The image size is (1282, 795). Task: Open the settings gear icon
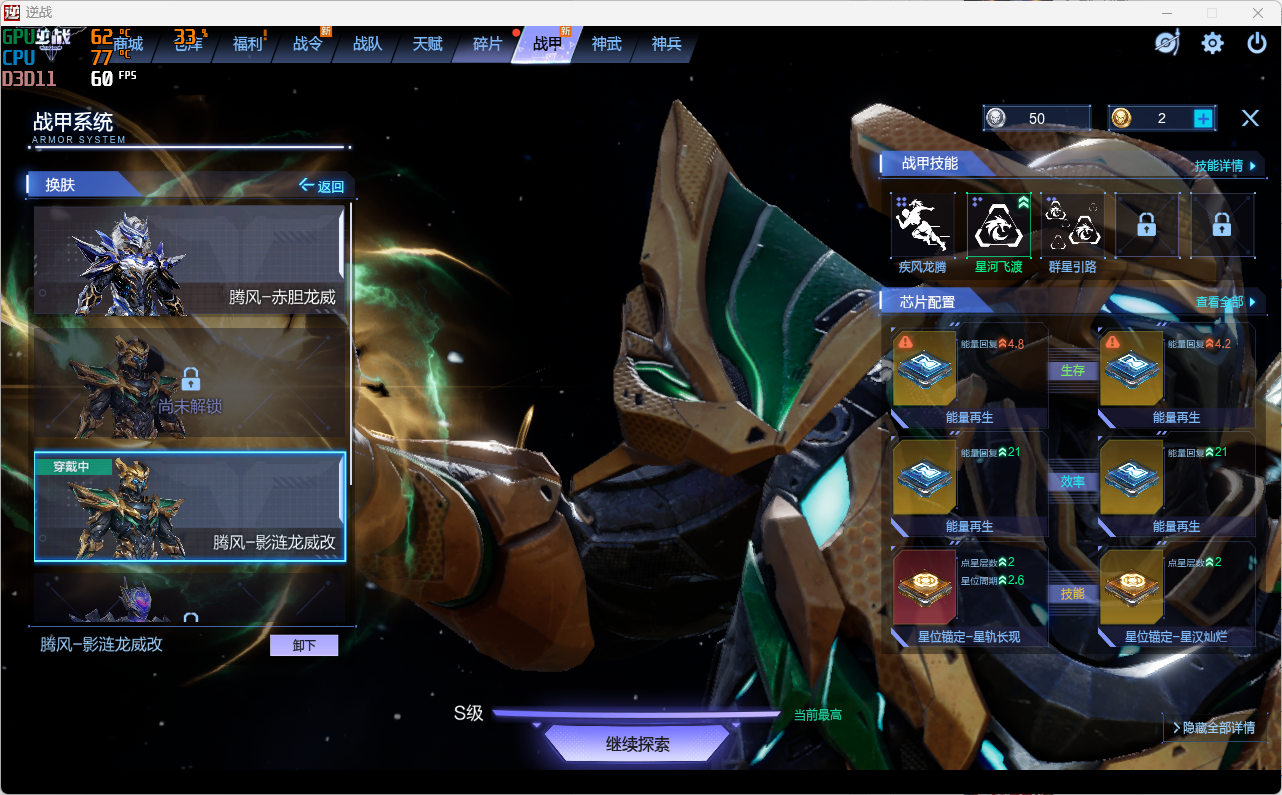[x=1212, y=43]
